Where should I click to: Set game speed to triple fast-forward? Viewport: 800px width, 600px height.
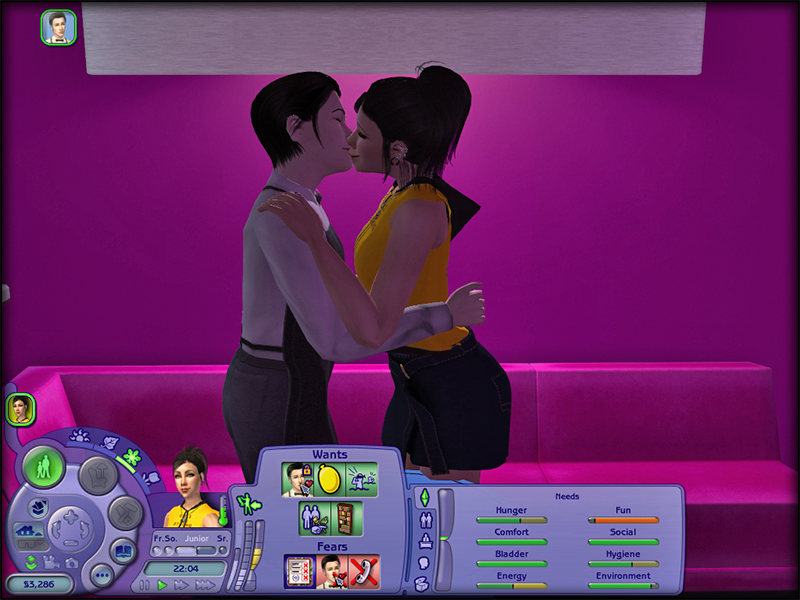(x=207, y=585)
